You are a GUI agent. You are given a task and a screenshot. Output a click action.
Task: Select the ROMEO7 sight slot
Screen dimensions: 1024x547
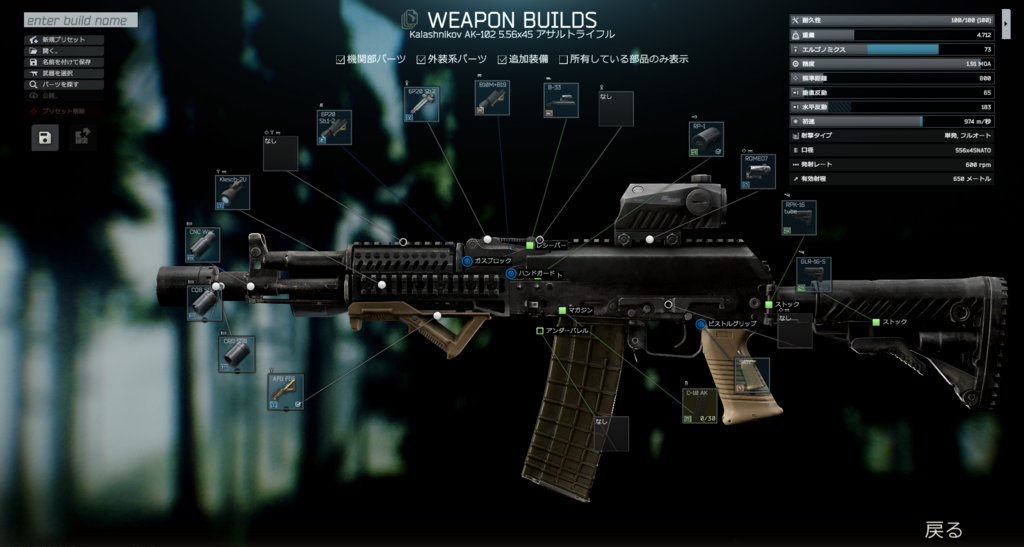pyautogui.click(x=758, y=171)
